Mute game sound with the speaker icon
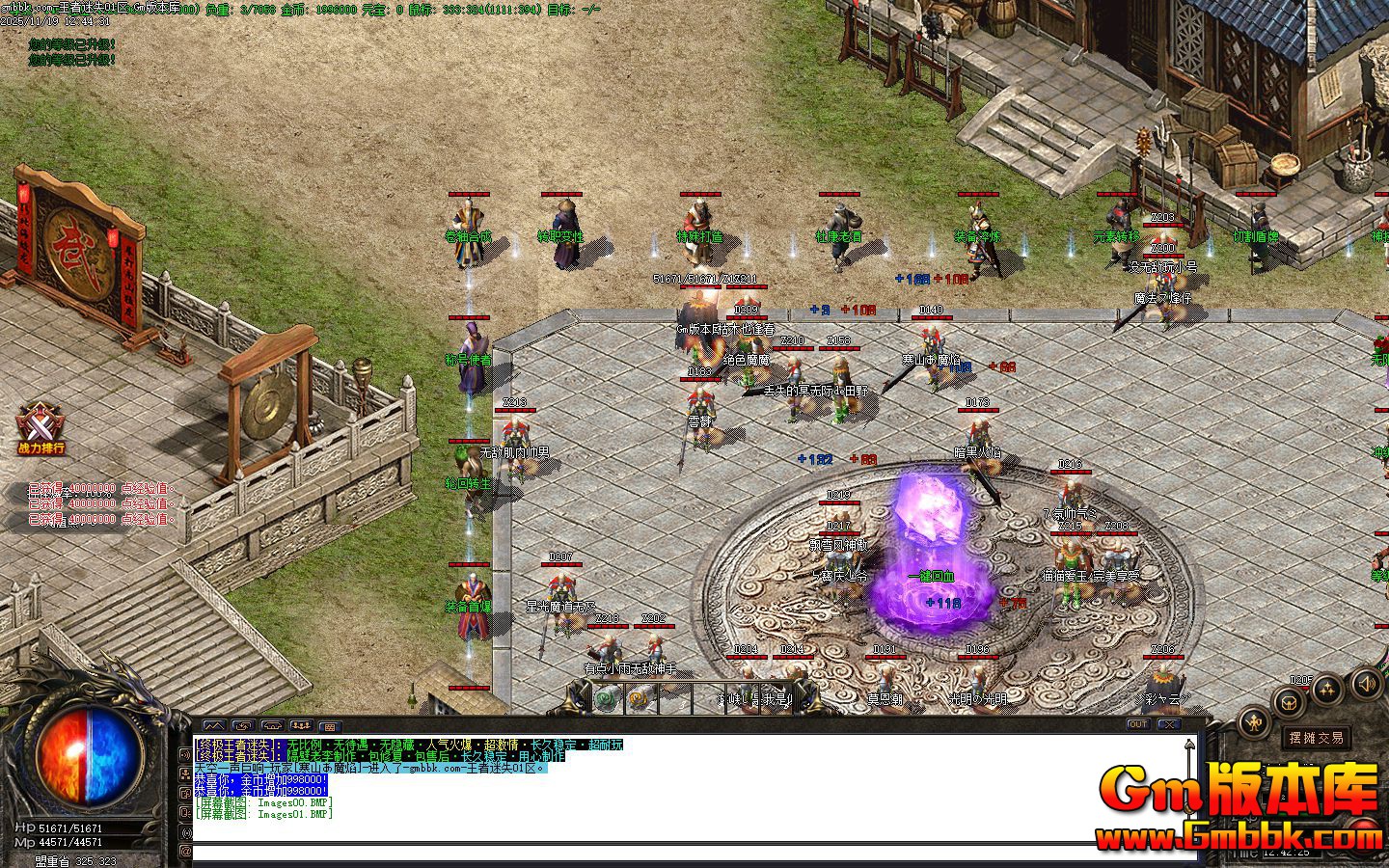This screenshot has width=1389, height=868. (1367, 686)
